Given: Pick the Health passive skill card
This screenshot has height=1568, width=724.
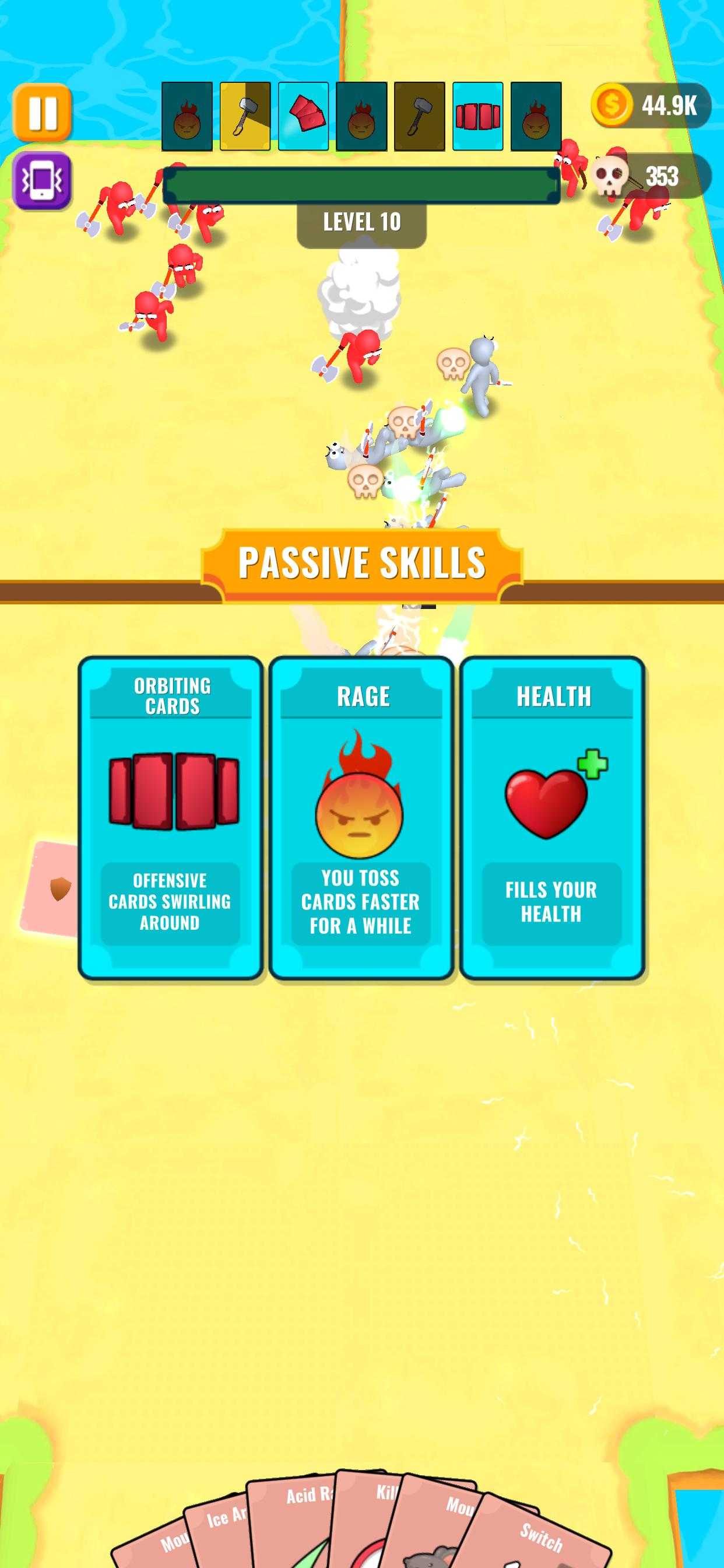Looking at the screenshot, I should 552,817.
